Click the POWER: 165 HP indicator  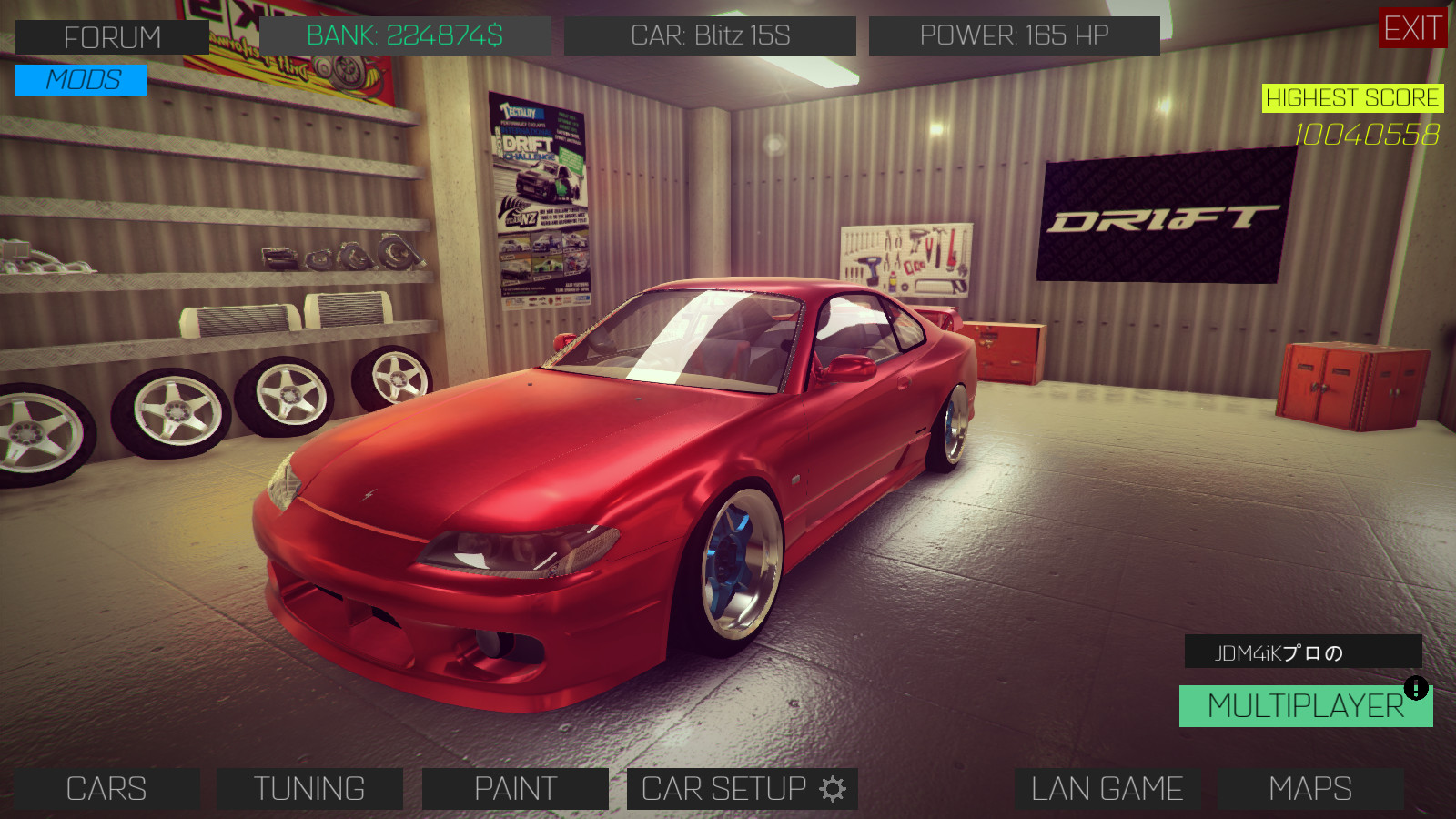[1014, 35]
